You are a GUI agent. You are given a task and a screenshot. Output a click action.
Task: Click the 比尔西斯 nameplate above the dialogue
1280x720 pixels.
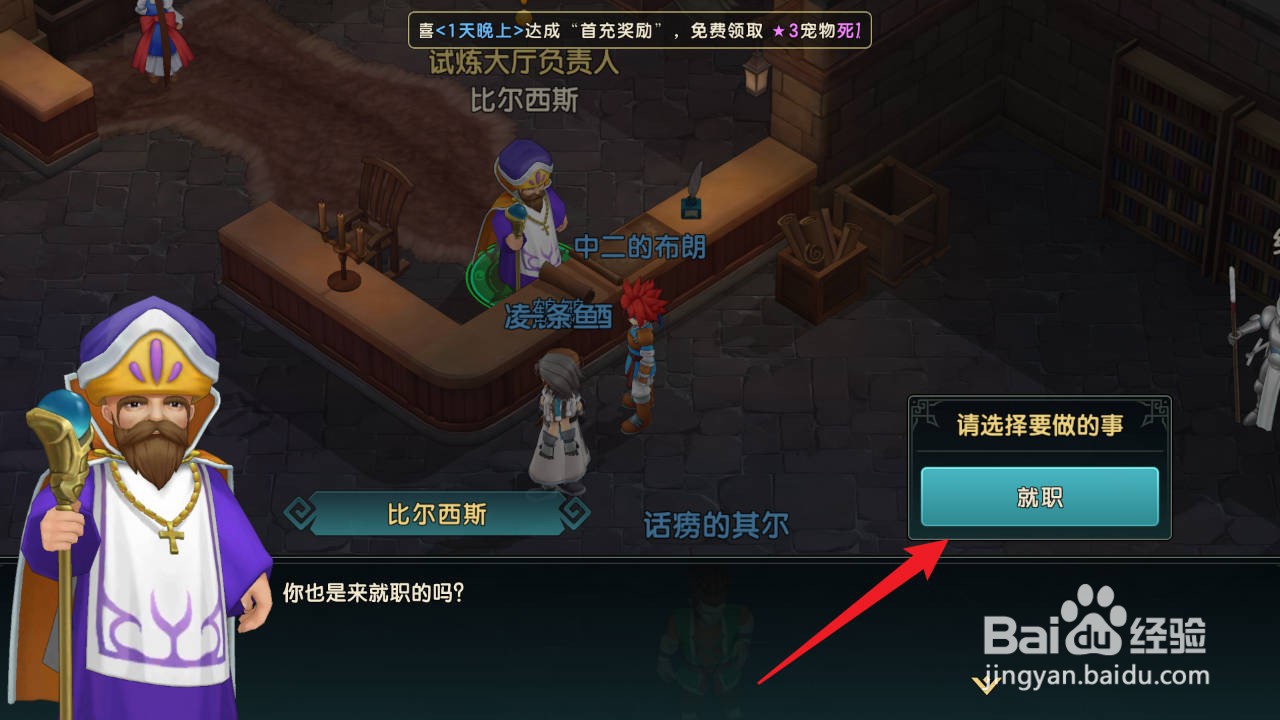click(437, 516)
